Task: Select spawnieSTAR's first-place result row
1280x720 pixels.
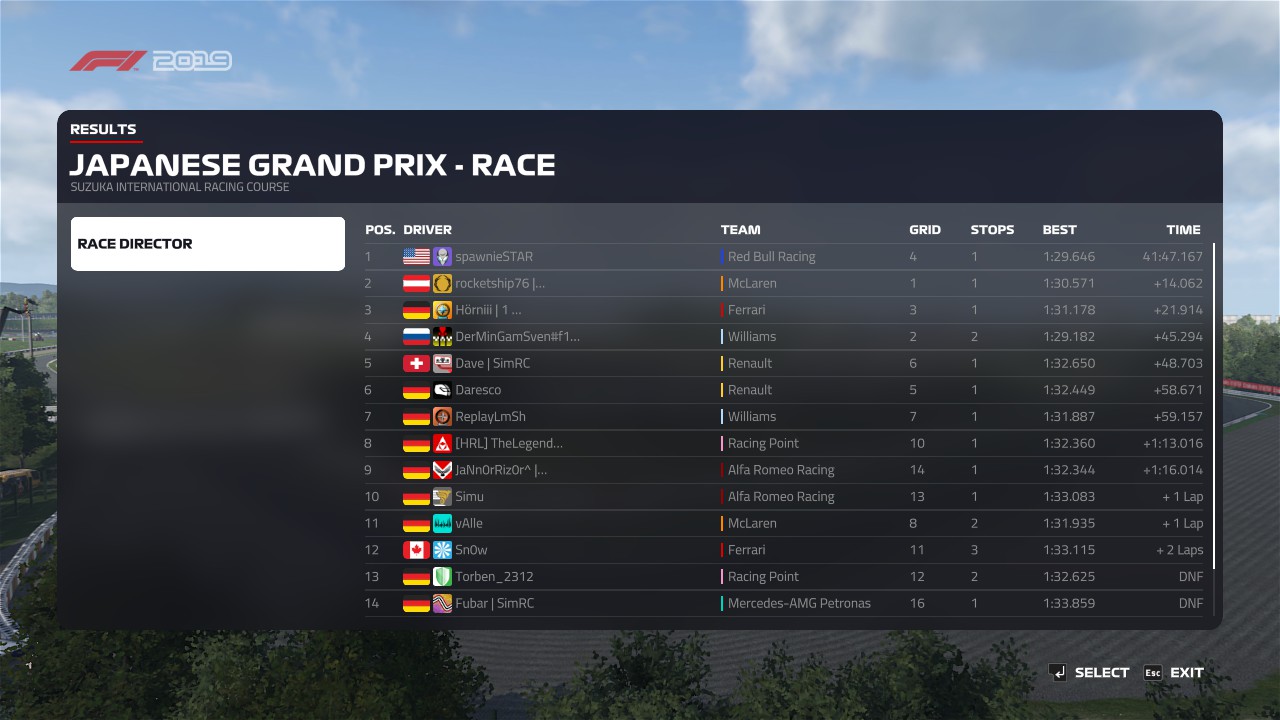Action: 784,257
